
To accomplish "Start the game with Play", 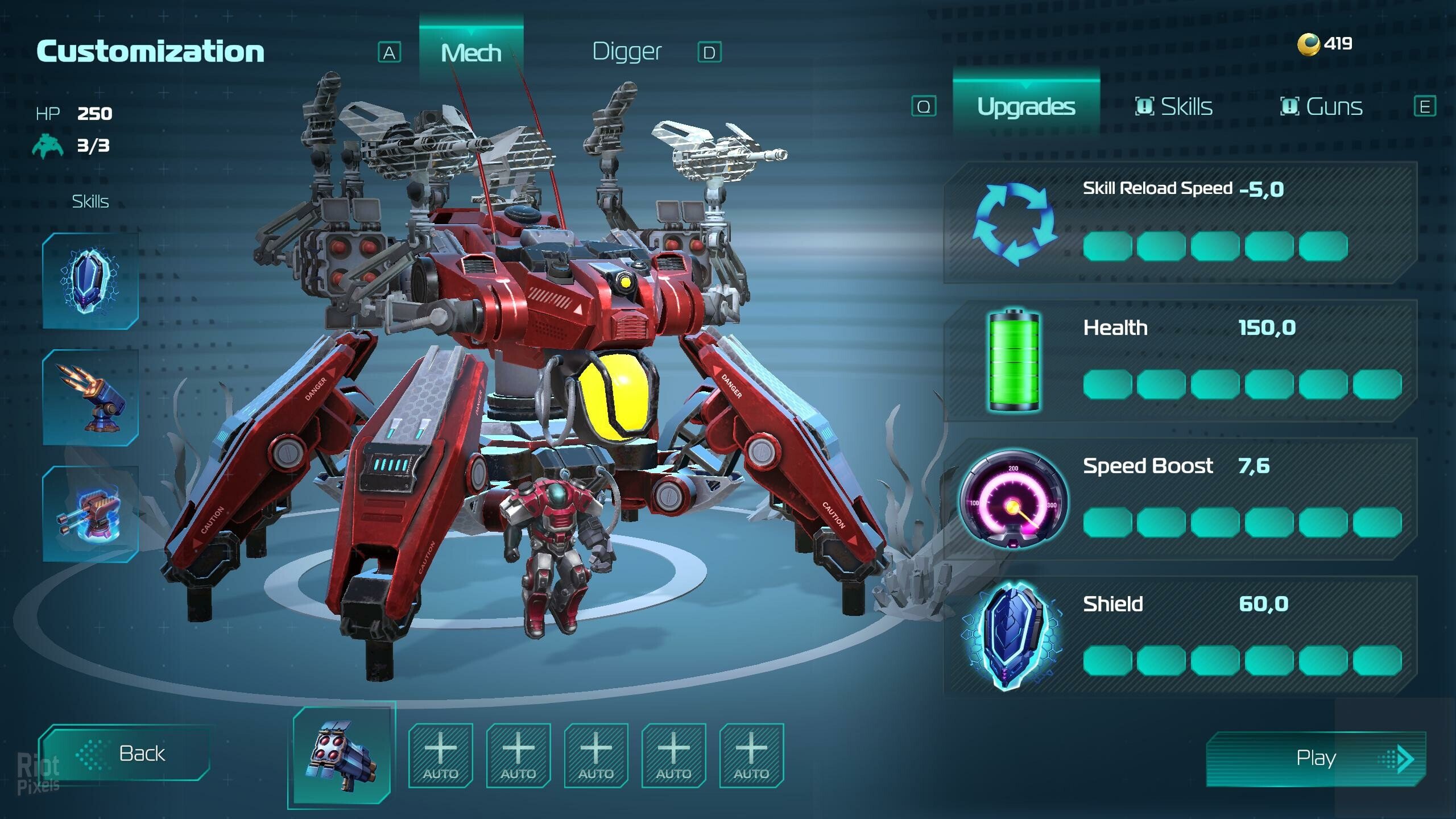I will pos(1316,758).
